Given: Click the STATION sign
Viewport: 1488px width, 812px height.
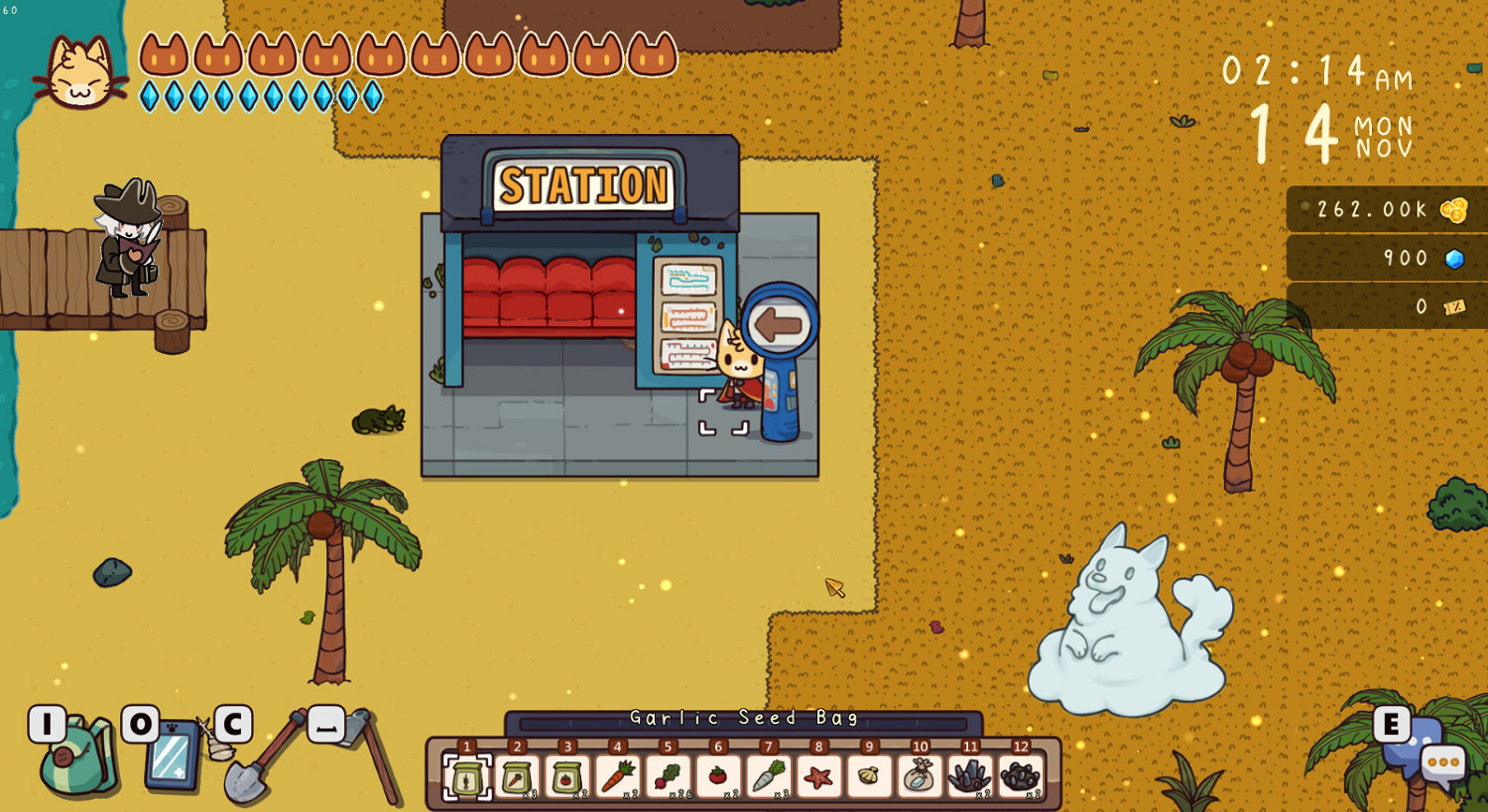Looking at the screenshot, I should click(x=583, y=183).
